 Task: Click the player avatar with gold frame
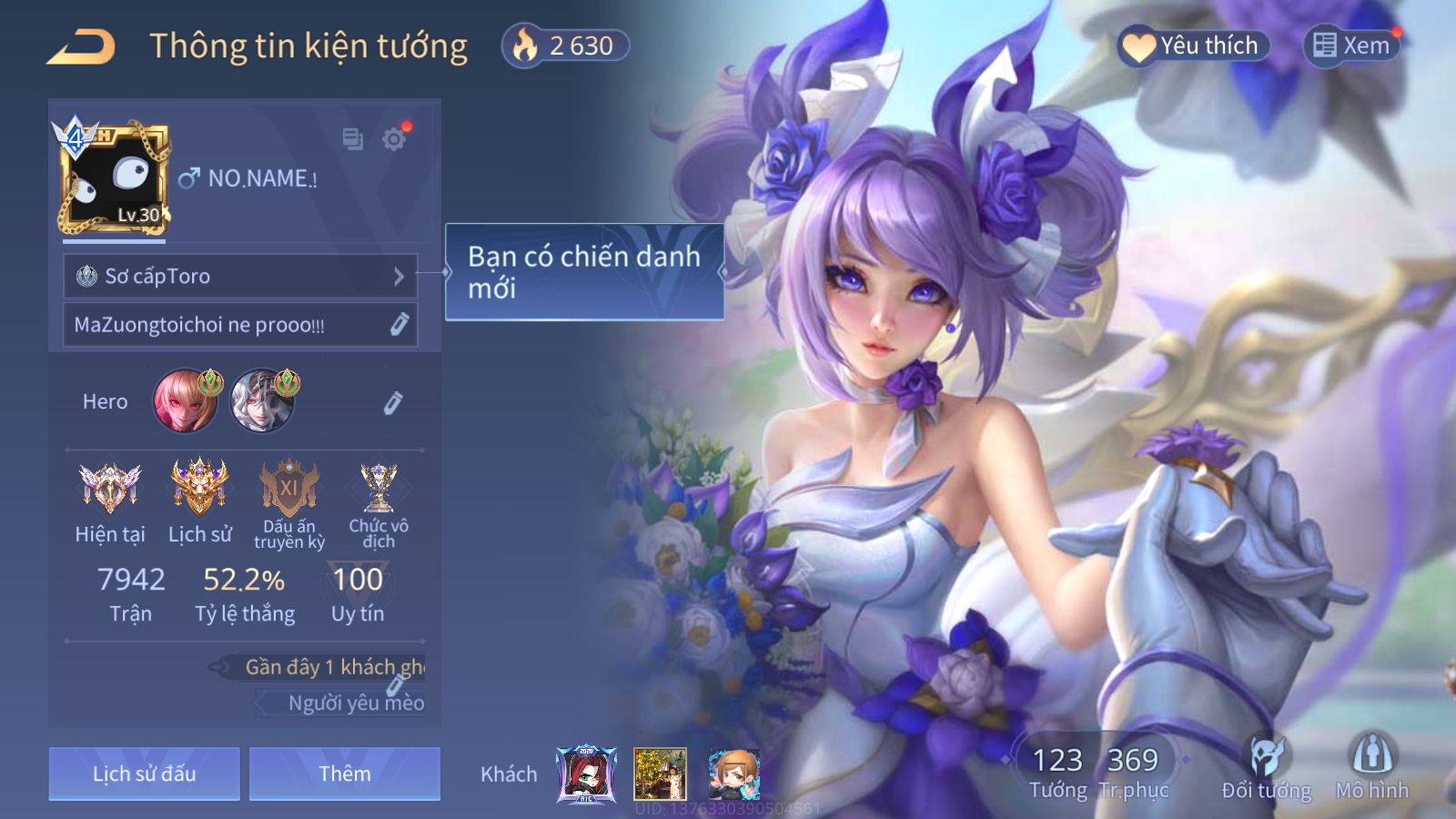tap(113, 178)
